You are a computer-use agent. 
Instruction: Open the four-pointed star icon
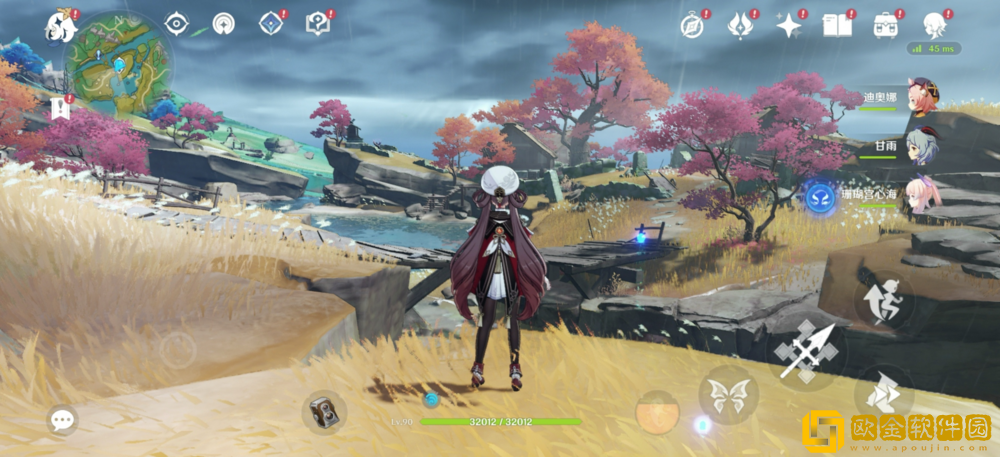(789, 26)
